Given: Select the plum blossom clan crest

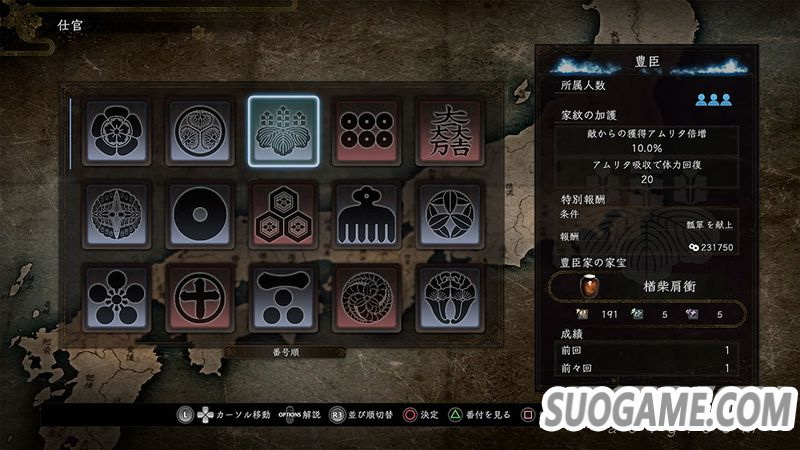Looking at the screenshot, I should coord(117,297).
